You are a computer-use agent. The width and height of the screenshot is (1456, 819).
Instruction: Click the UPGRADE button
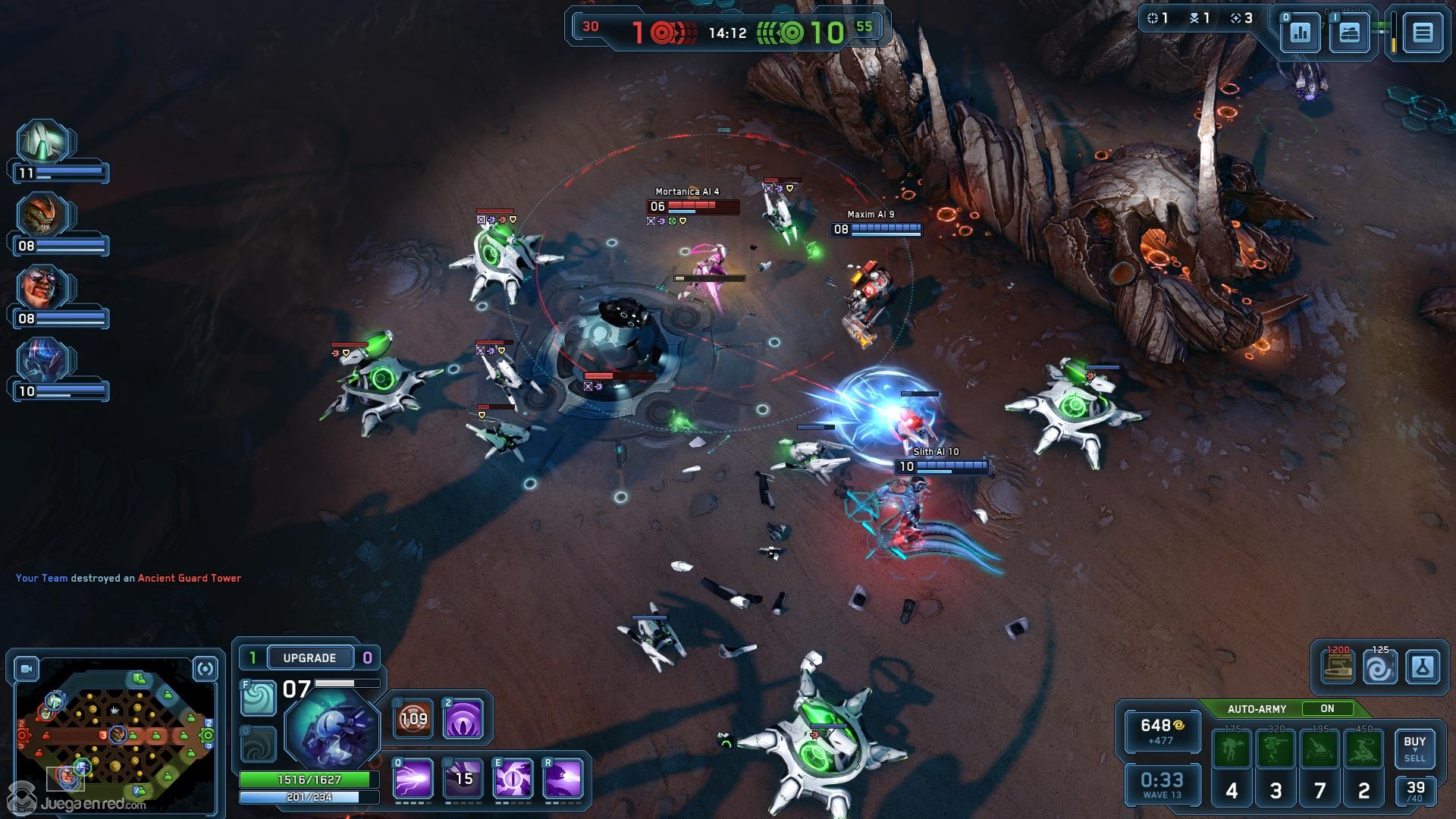(x=309, y=657)
